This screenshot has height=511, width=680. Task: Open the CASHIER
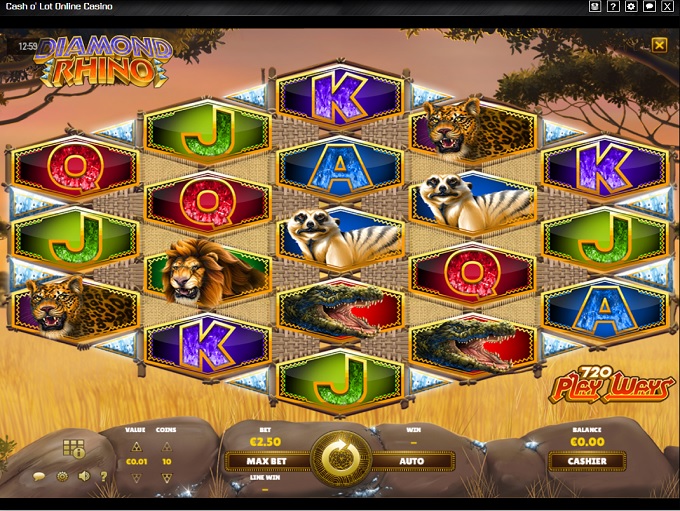pyautogui.click(x=587, y=461)
